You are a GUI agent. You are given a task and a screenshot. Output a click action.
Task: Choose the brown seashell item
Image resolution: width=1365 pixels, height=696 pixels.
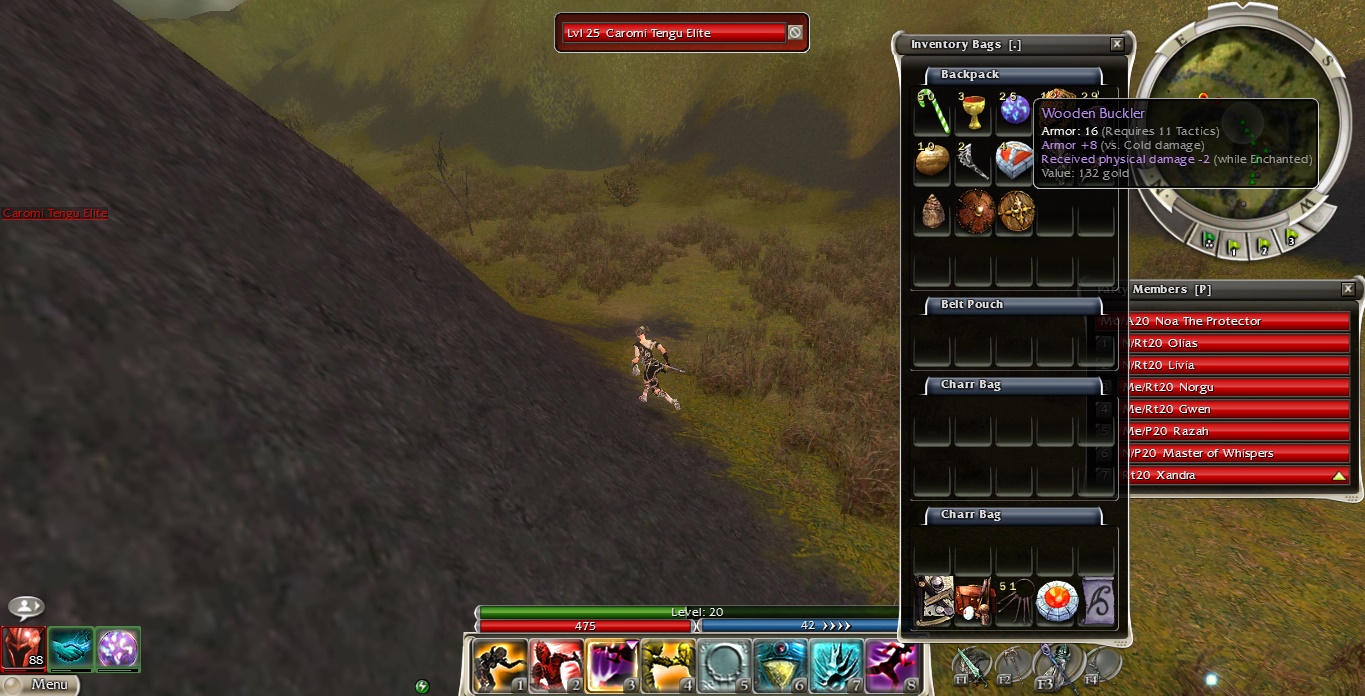(x=932, y=212)
